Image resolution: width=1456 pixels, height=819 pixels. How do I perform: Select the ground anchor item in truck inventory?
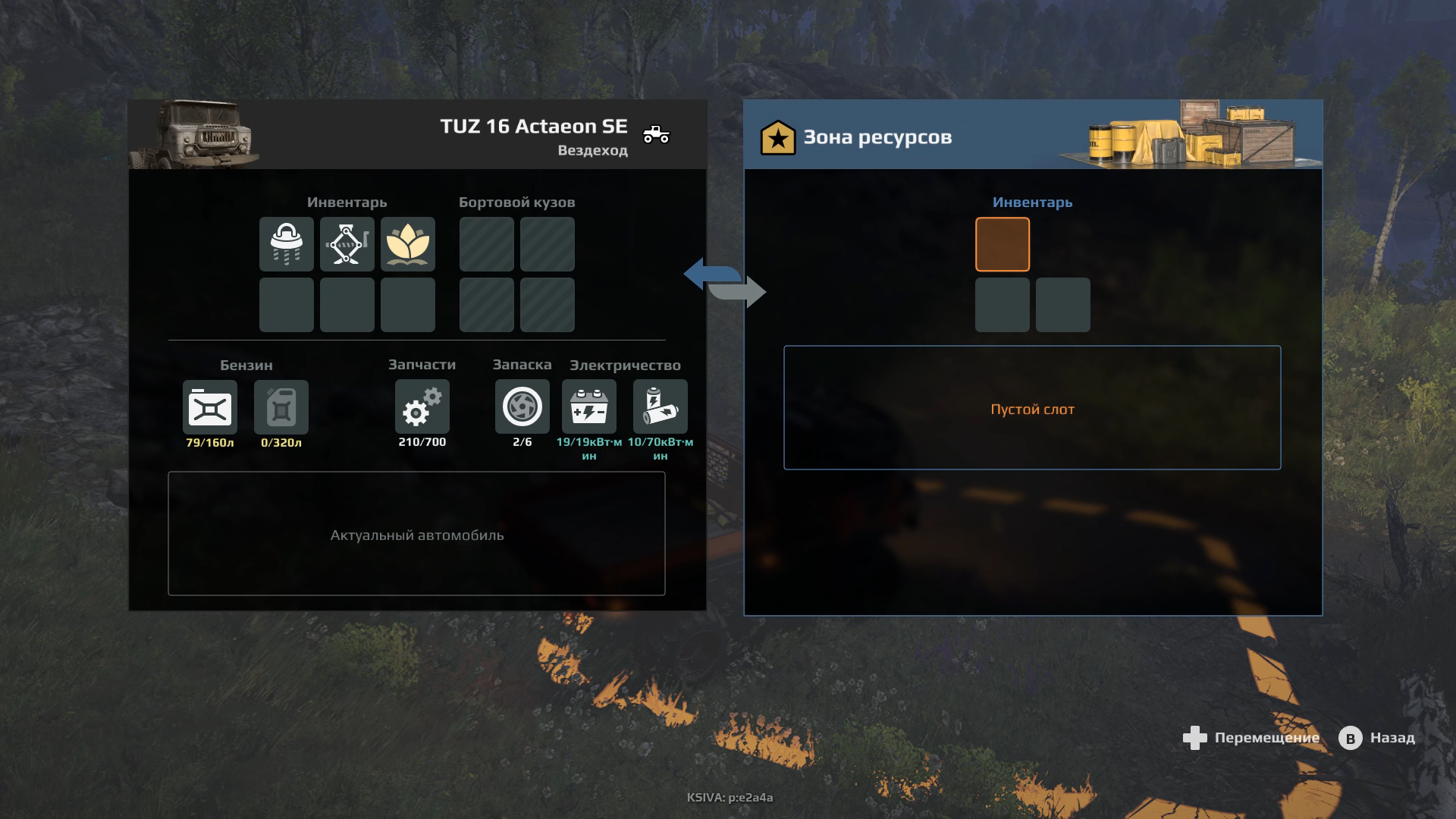tap(287, 244)
